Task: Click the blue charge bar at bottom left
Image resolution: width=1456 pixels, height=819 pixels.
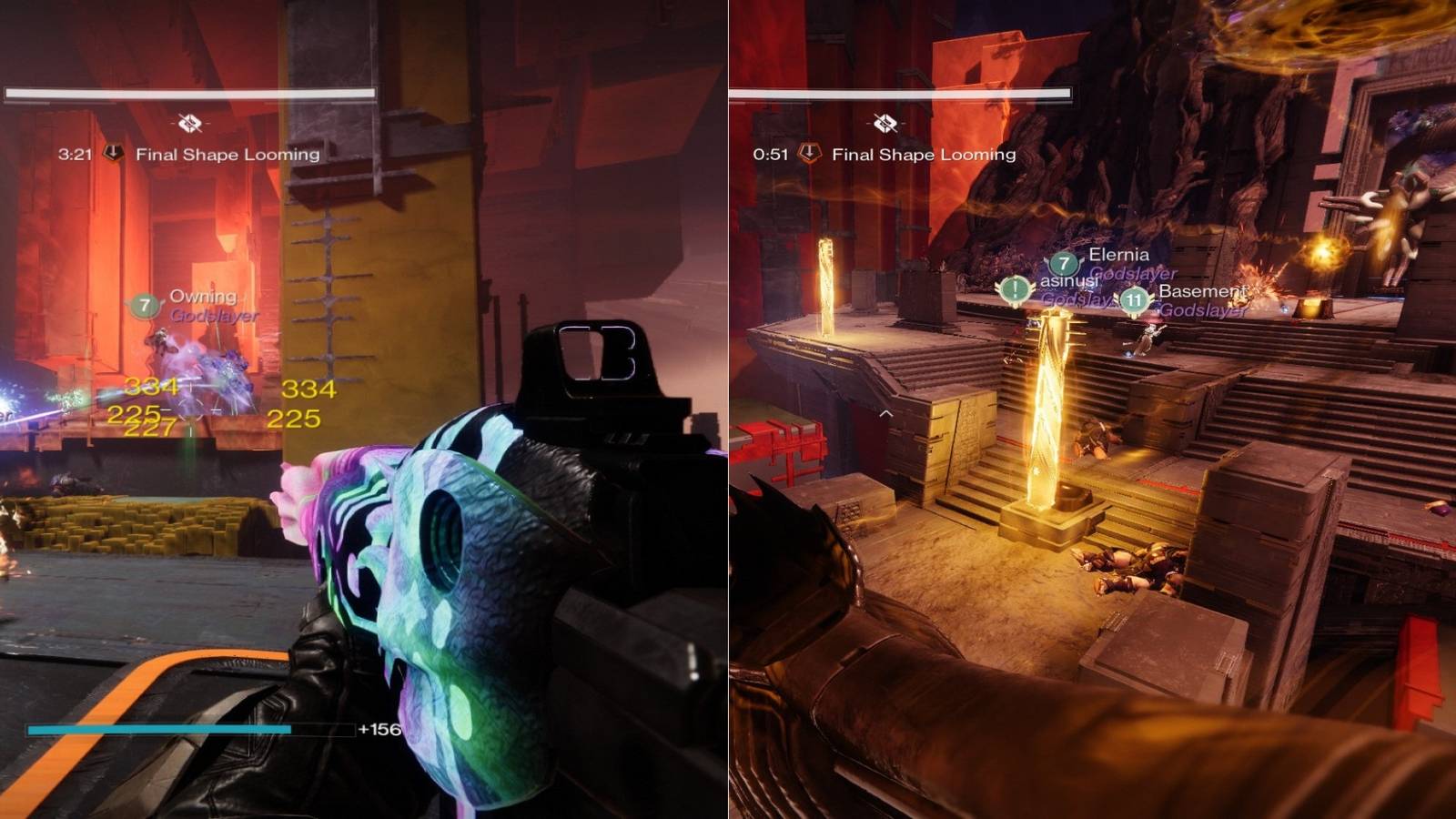Action: point(159,730)
